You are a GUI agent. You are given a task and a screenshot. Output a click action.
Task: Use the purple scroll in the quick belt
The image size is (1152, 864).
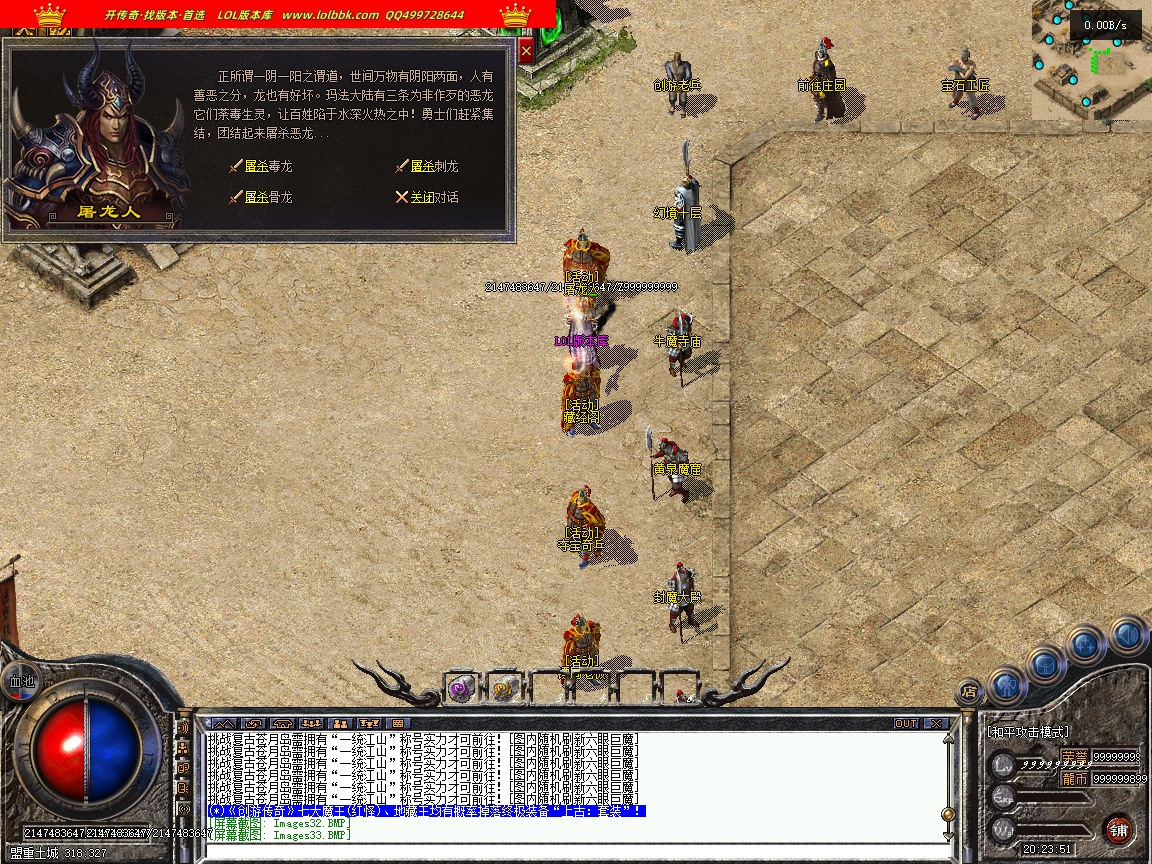pos(460,687)
